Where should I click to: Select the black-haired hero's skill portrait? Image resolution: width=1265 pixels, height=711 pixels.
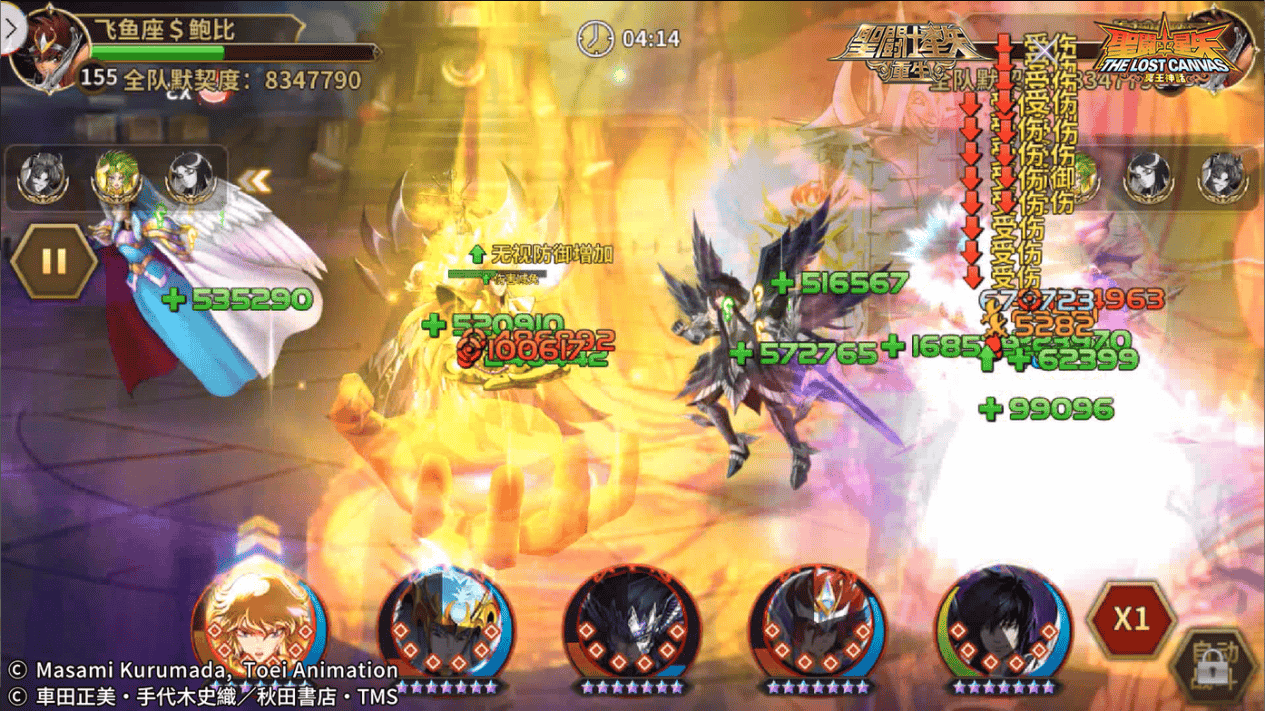1003,623
